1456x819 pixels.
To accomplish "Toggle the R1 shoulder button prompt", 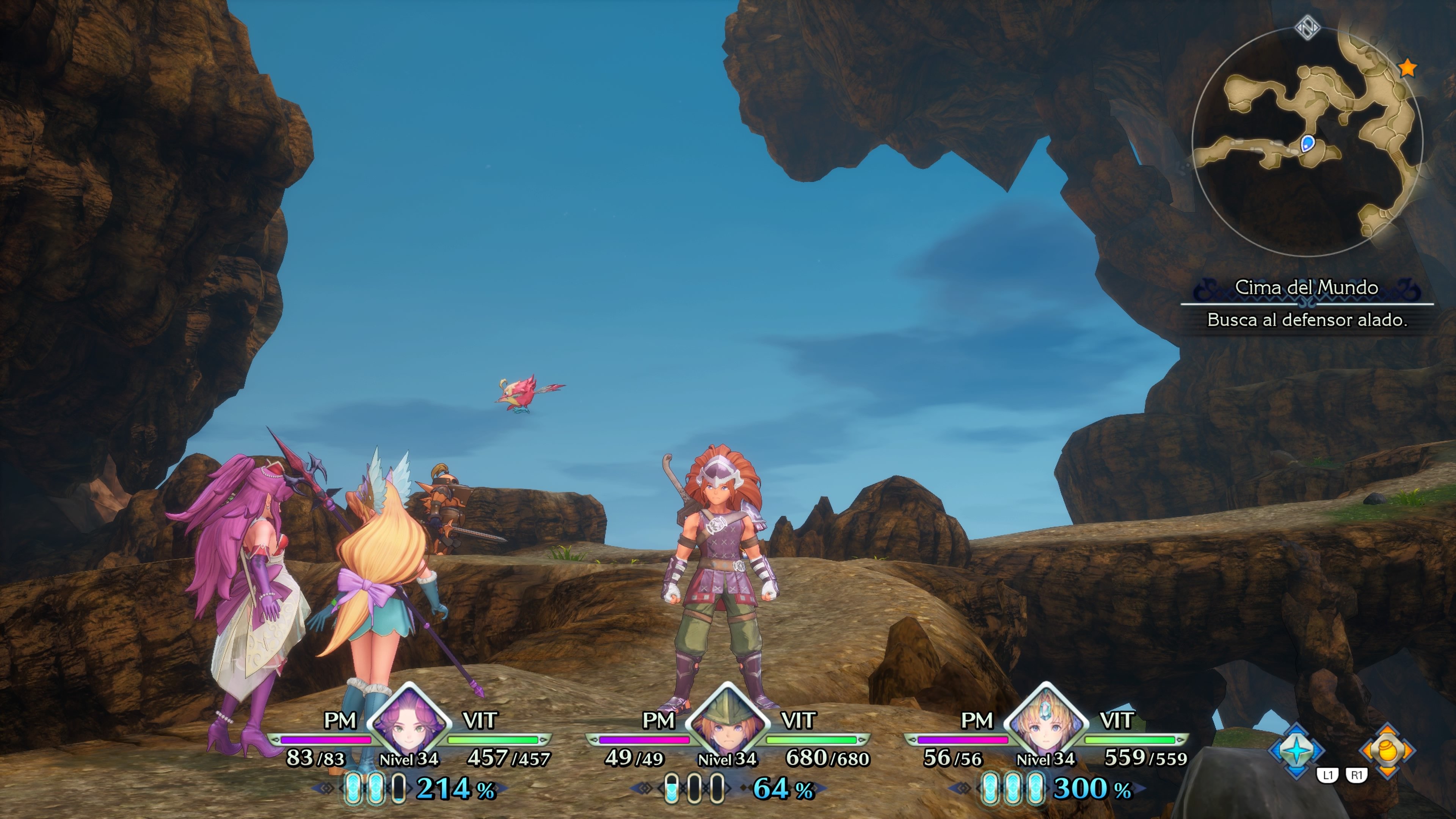I will click(1358, 775).
